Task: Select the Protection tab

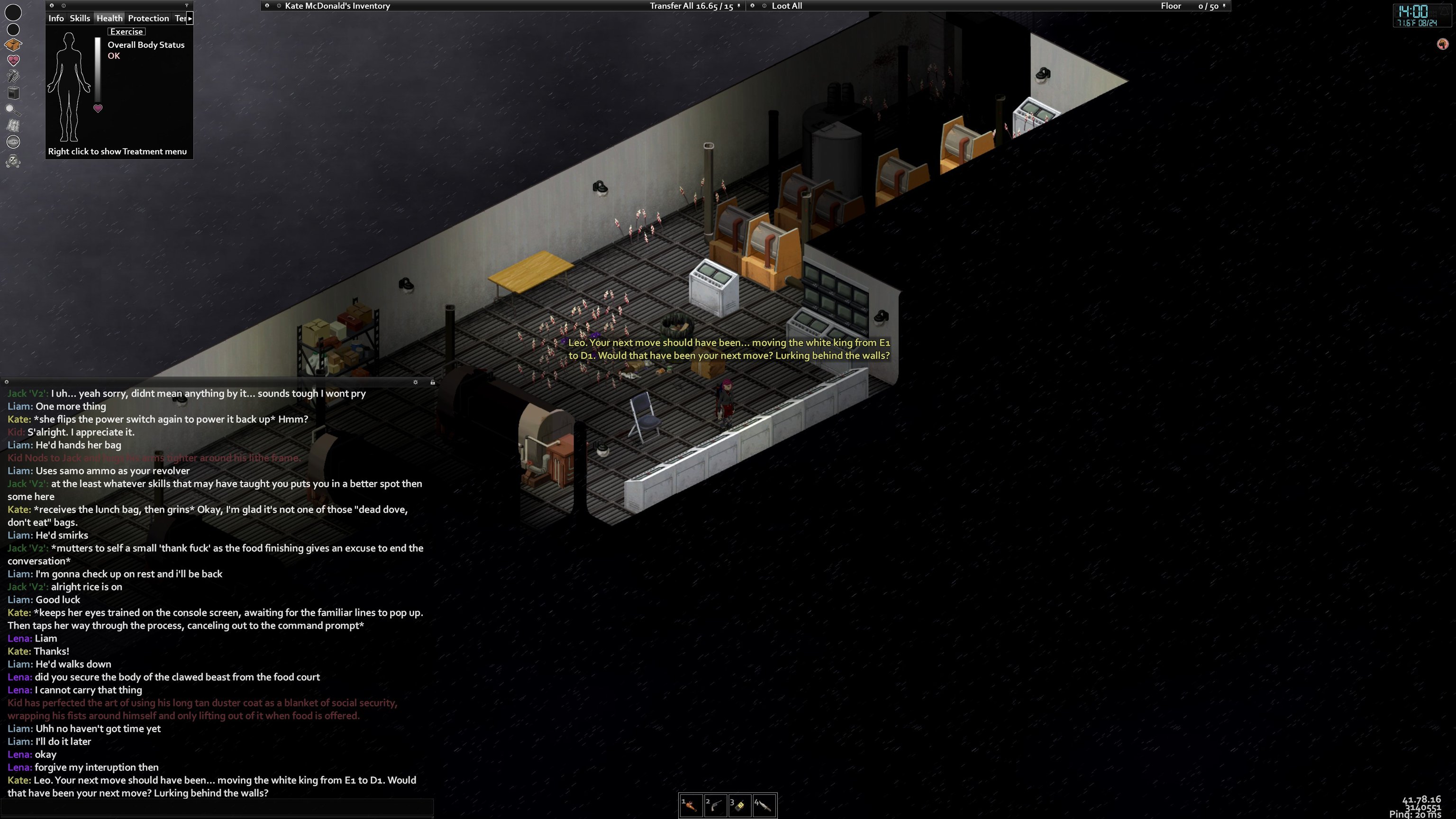Action: point(148,18)
